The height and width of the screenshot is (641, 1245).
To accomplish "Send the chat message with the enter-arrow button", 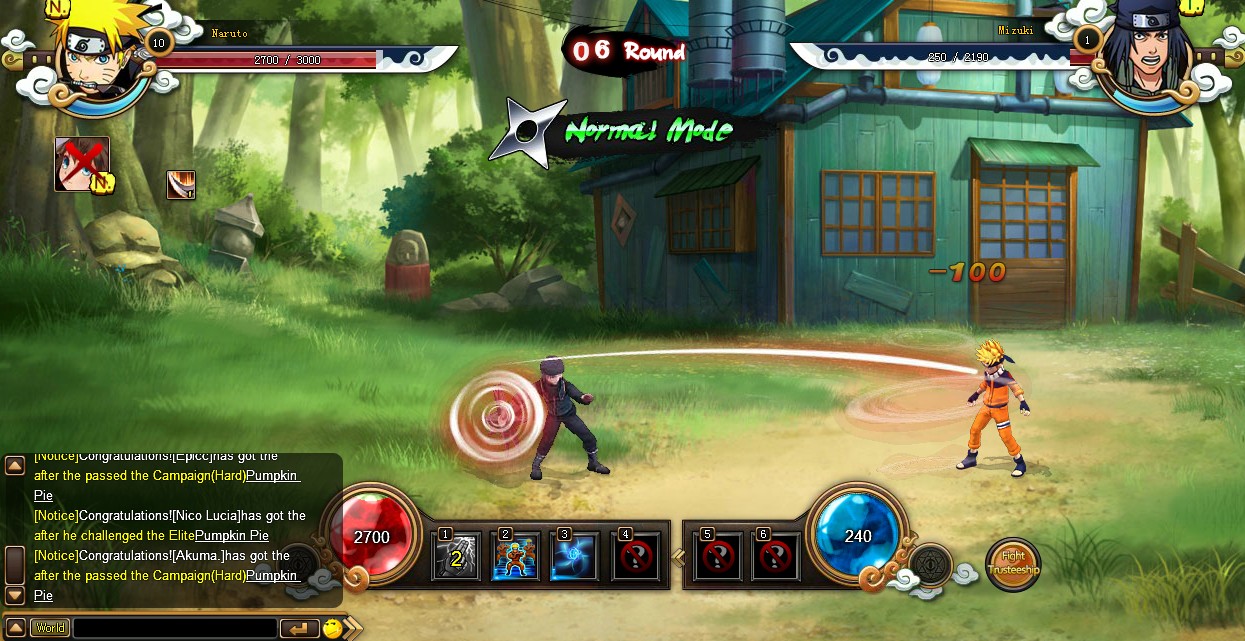I will pos(299,628).
